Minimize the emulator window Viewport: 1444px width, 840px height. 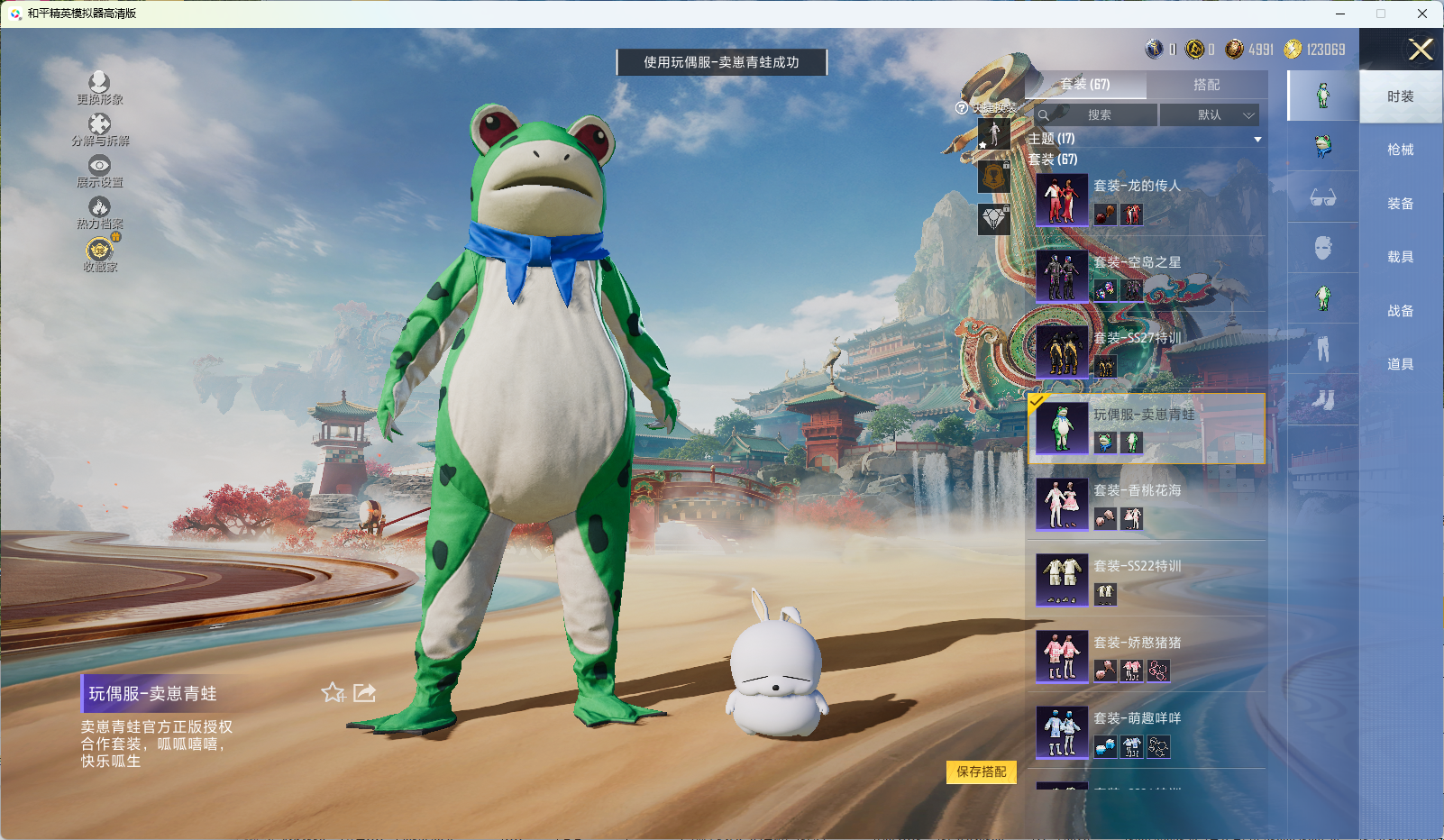(x=1340, y=14)
